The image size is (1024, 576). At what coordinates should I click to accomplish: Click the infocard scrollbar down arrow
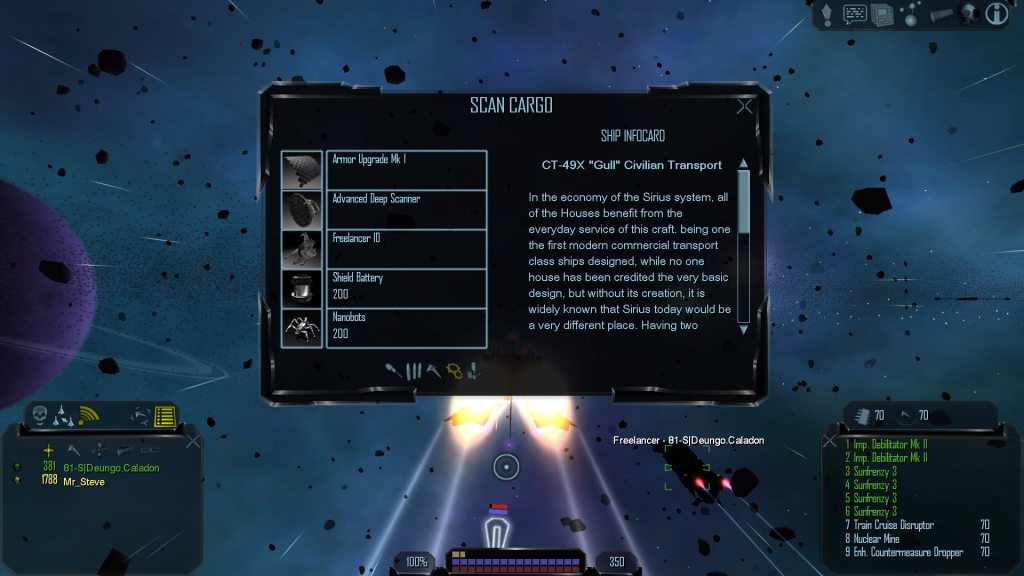coord(743,327)
